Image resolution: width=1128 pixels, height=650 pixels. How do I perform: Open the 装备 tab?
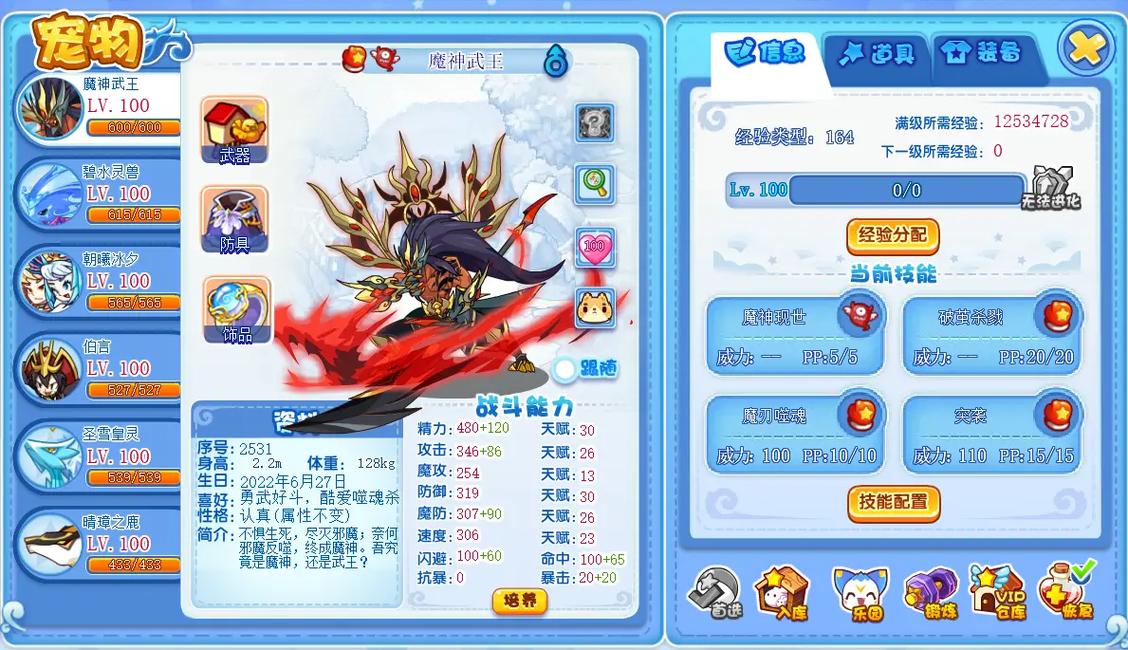tap(984, 54)
